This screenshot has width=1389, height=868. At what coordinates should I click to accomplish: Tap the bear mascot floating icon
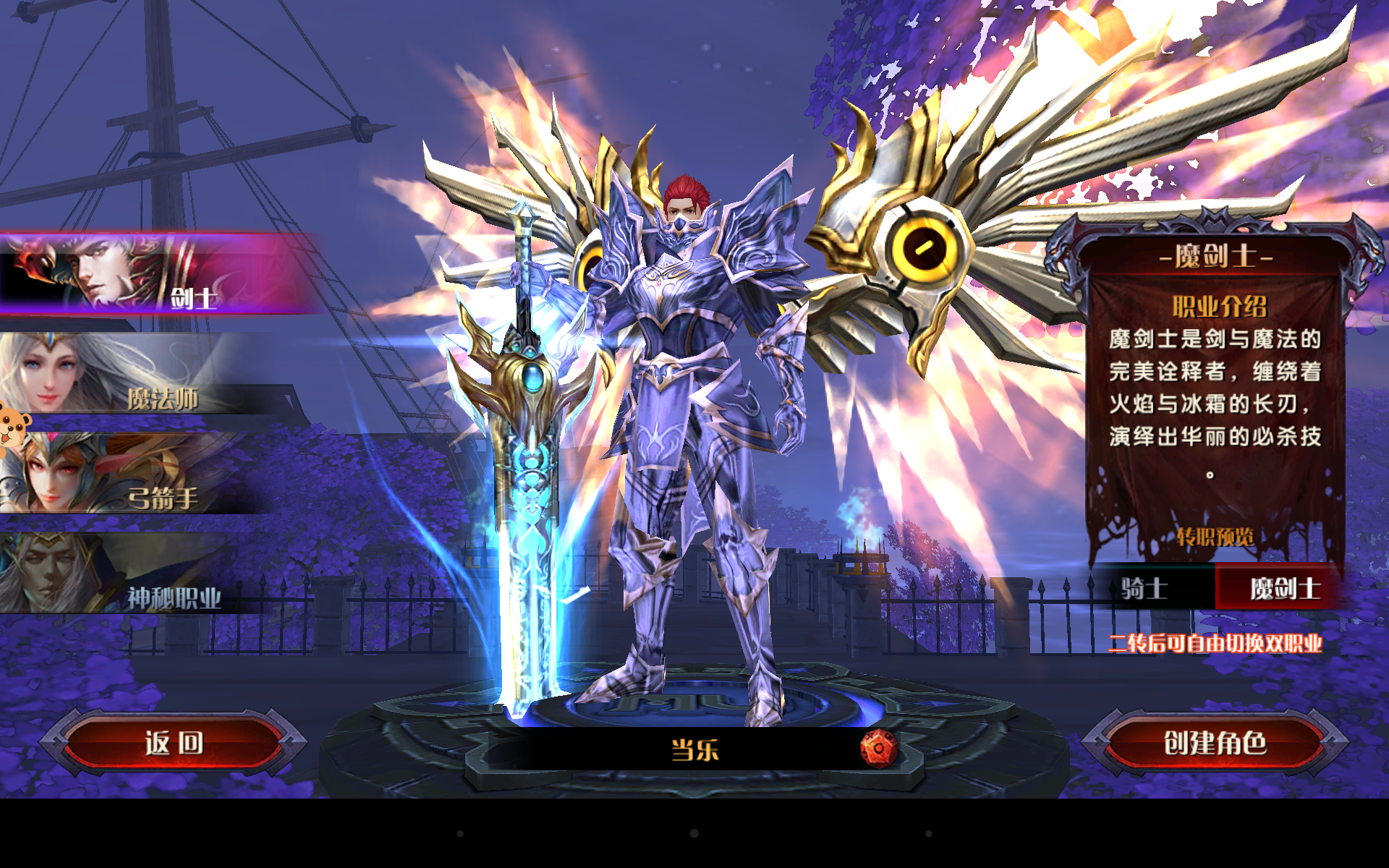(x=13, y=428)
